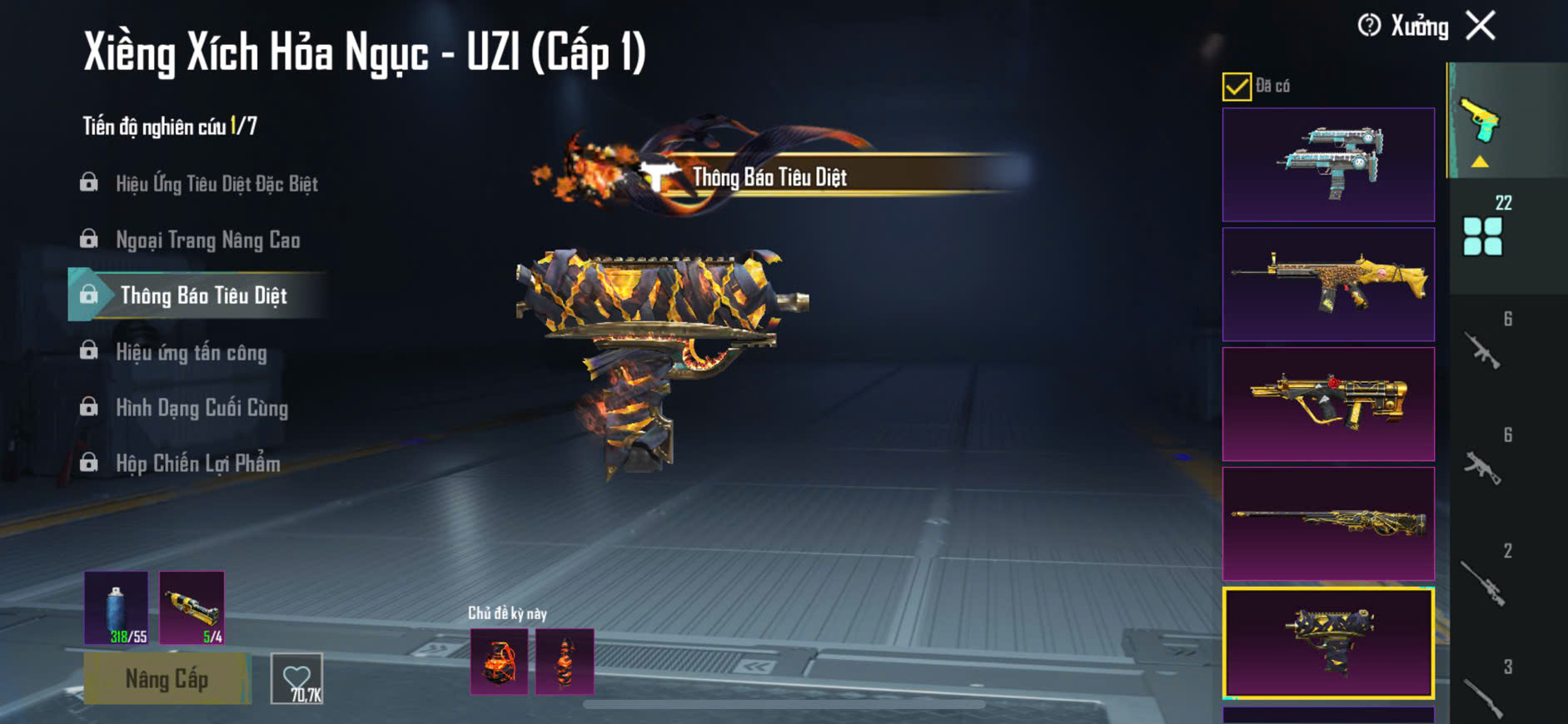This screenshot has height=724, width=1568.
Task: Select Ngoại Trang Nâng Cao entry
Action: tap(207, 241)
